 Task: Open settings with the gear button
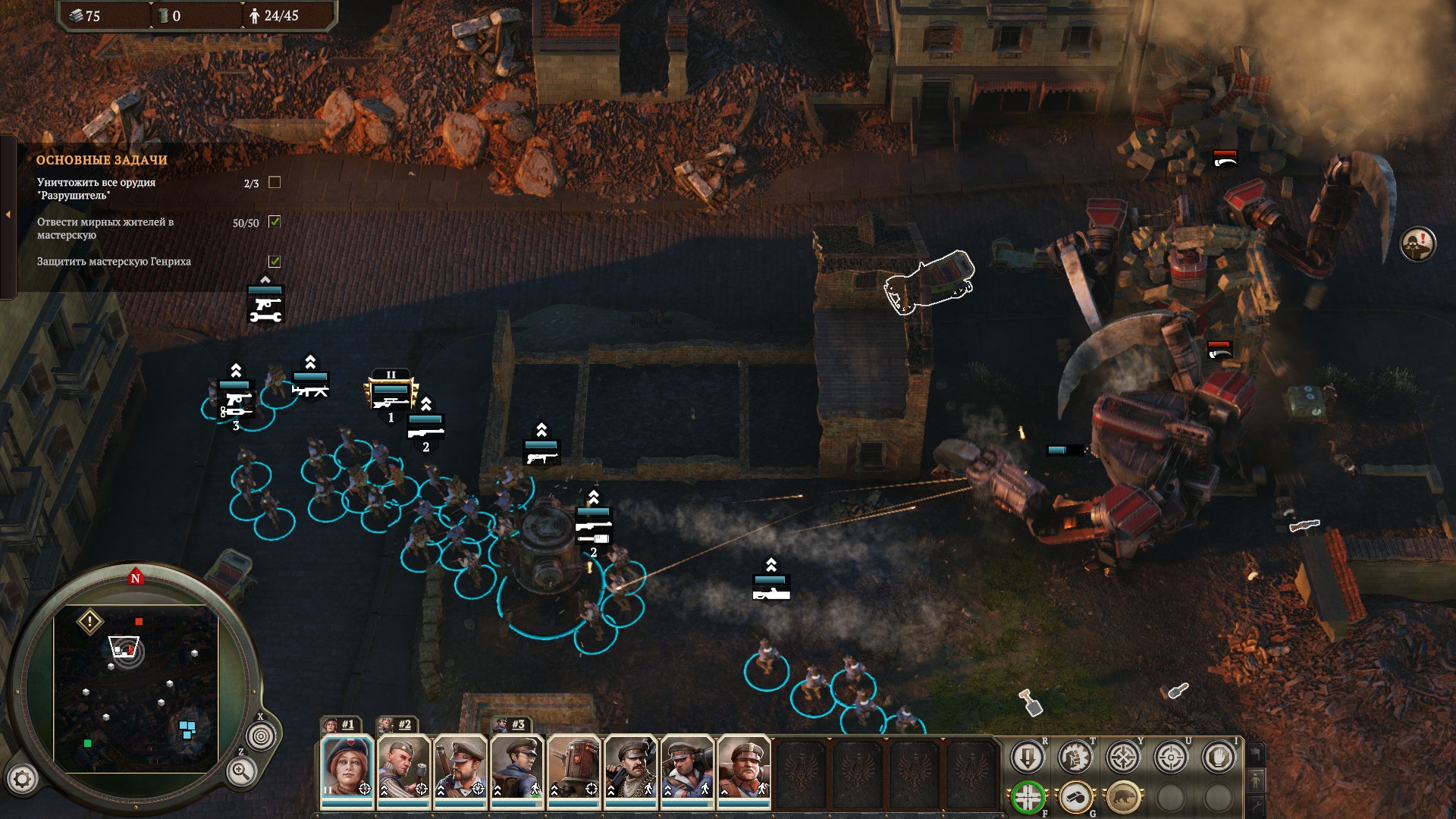(x=22, y=779)
